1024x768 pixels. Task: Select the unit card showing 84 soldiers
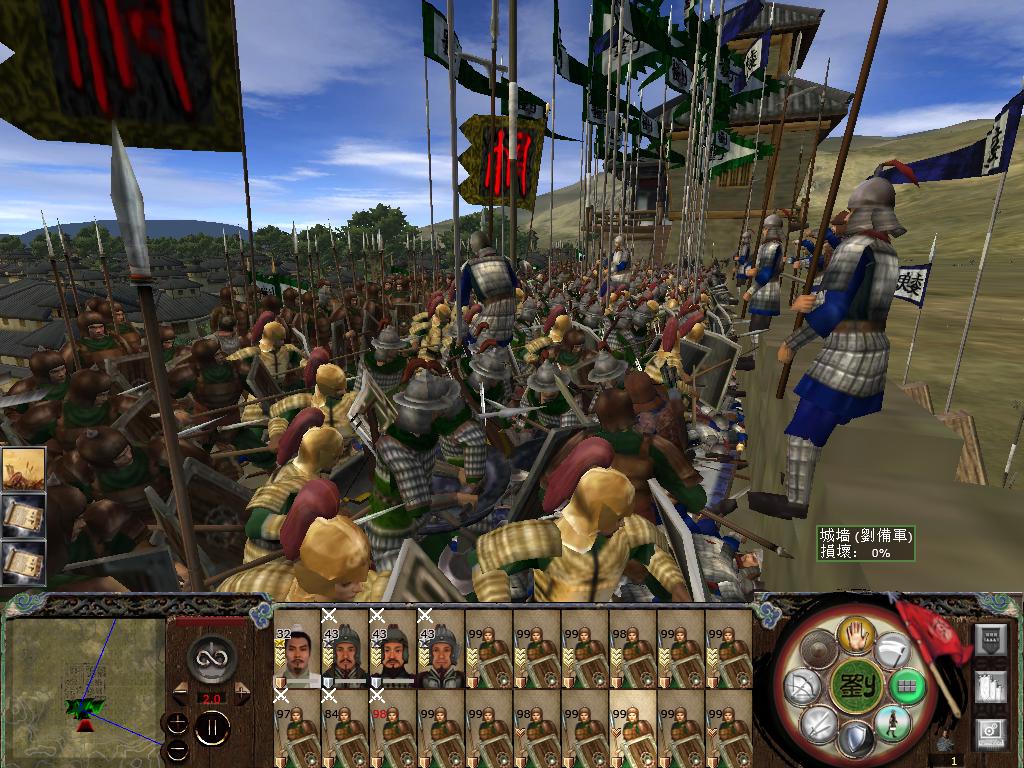pyautogui.click(x=345, y=731)
